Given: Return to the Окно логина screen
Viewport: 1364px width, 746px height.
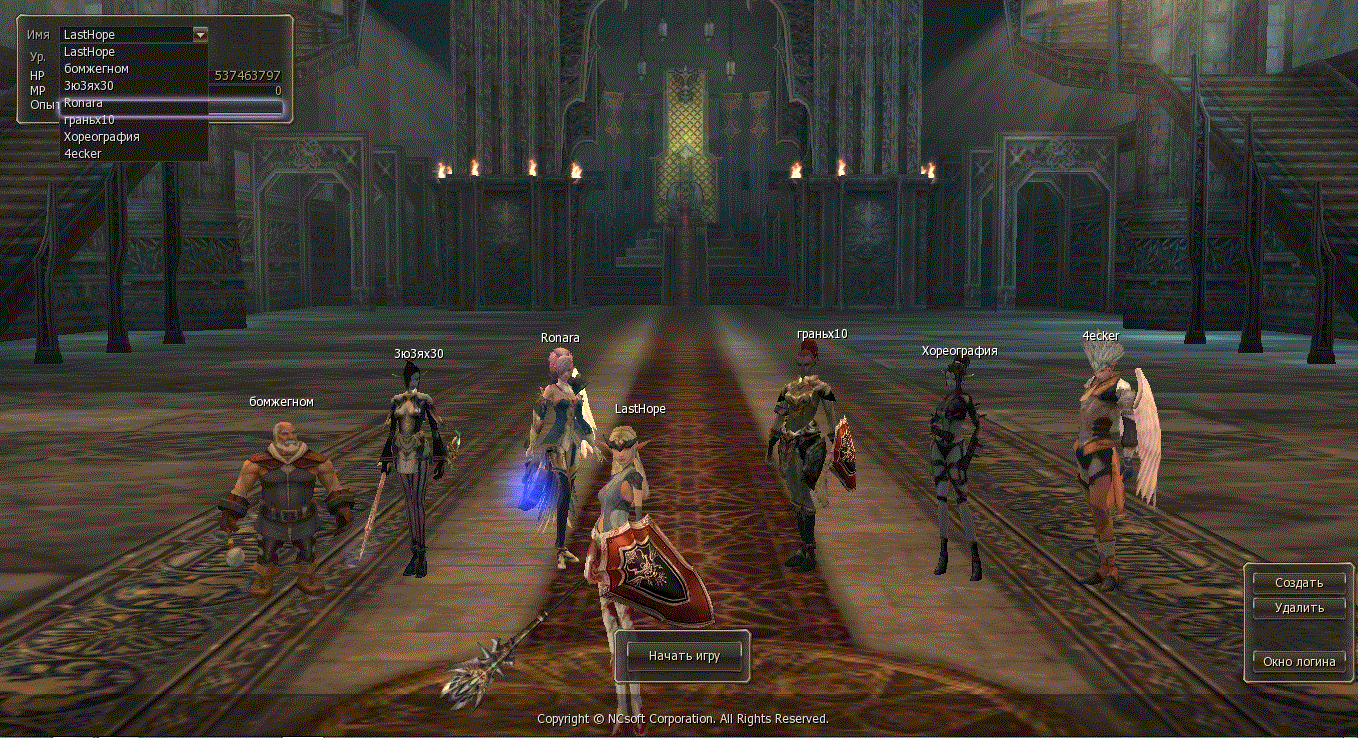Looking at the screenshot, I should point(1298,661).
